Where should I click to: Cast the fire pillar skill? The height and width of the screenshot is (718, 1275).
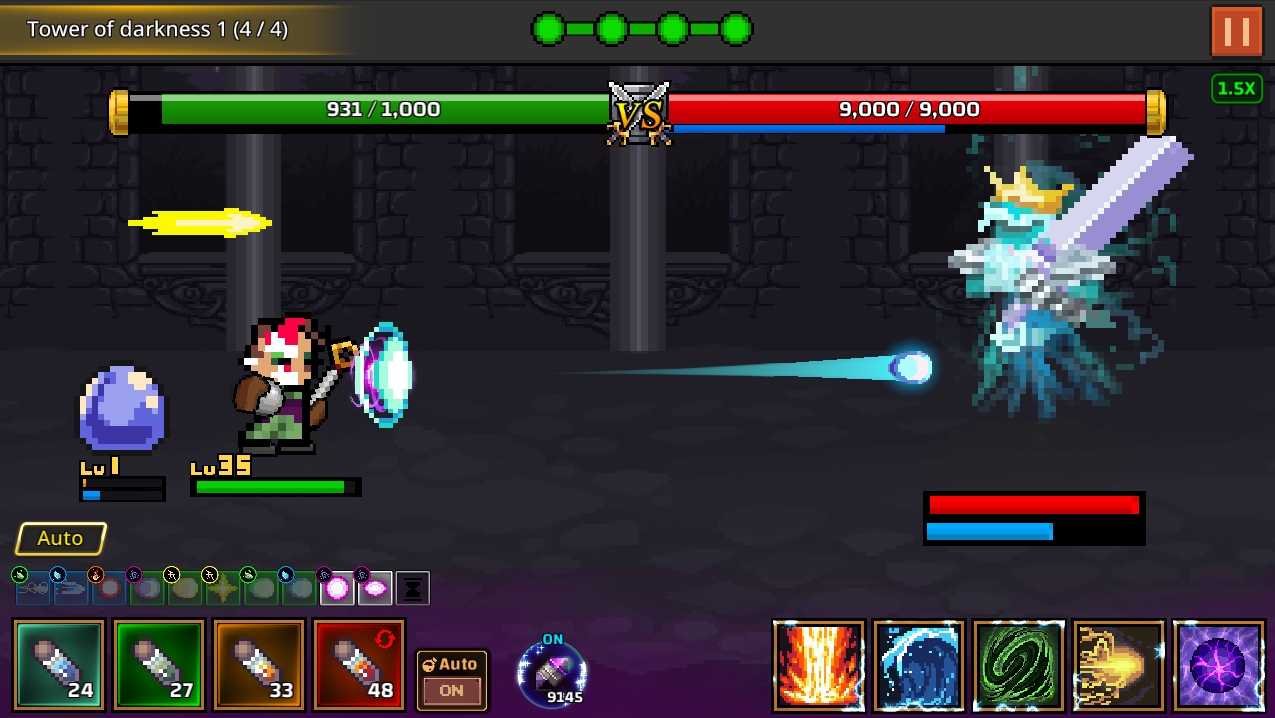tap(819, 665)
